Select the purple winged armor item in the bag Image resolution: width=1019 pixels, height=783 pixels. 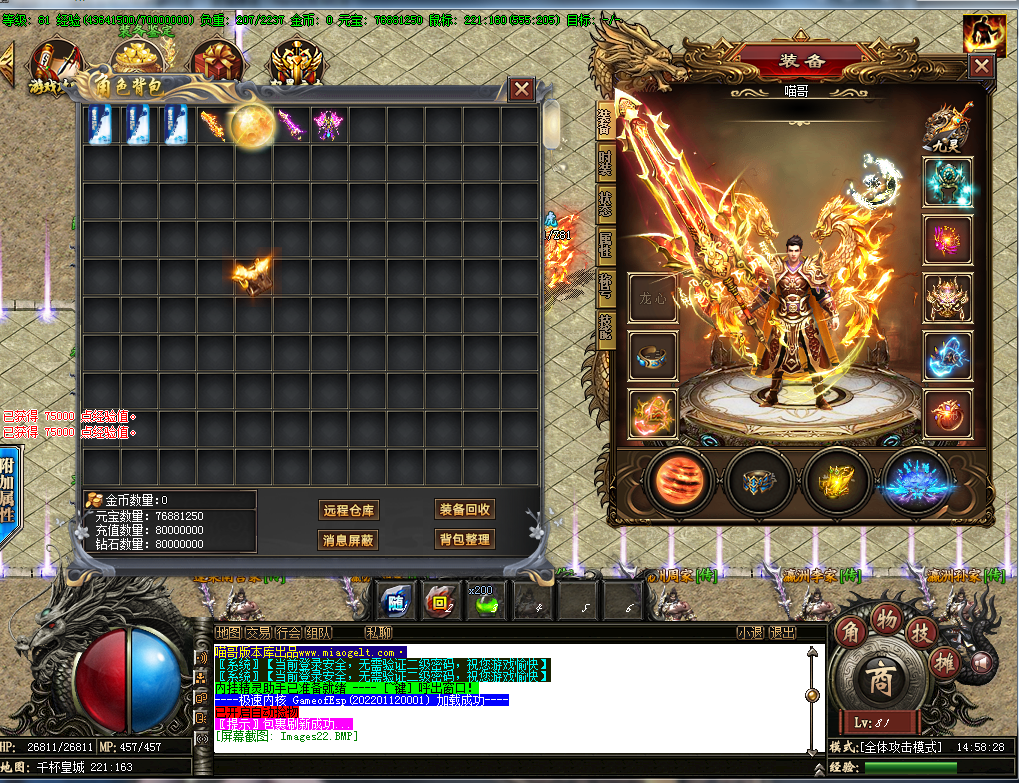pyautogui.click(x=328, y=125)
